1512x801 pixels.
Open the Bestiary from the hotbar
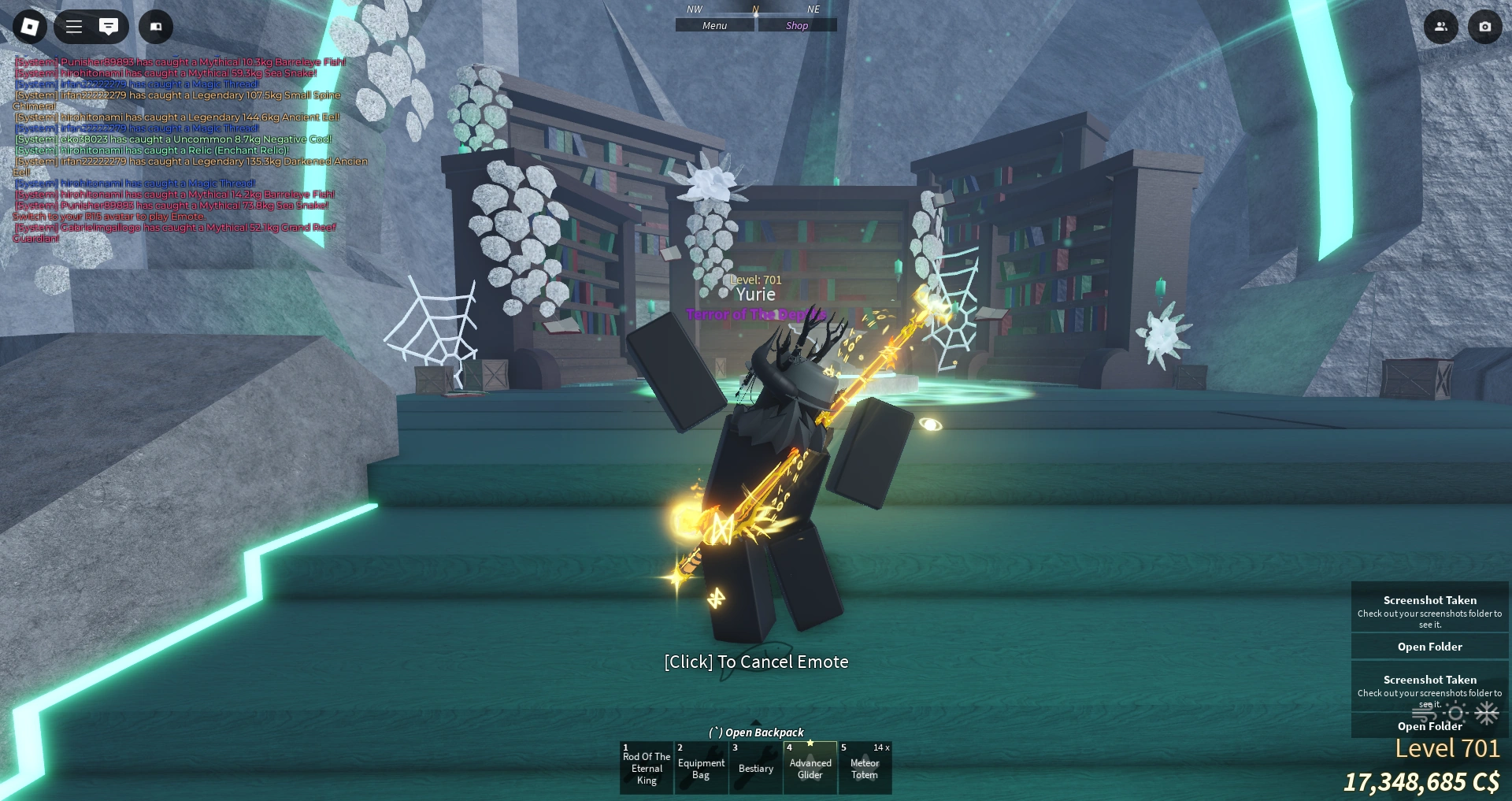[755, 768]
